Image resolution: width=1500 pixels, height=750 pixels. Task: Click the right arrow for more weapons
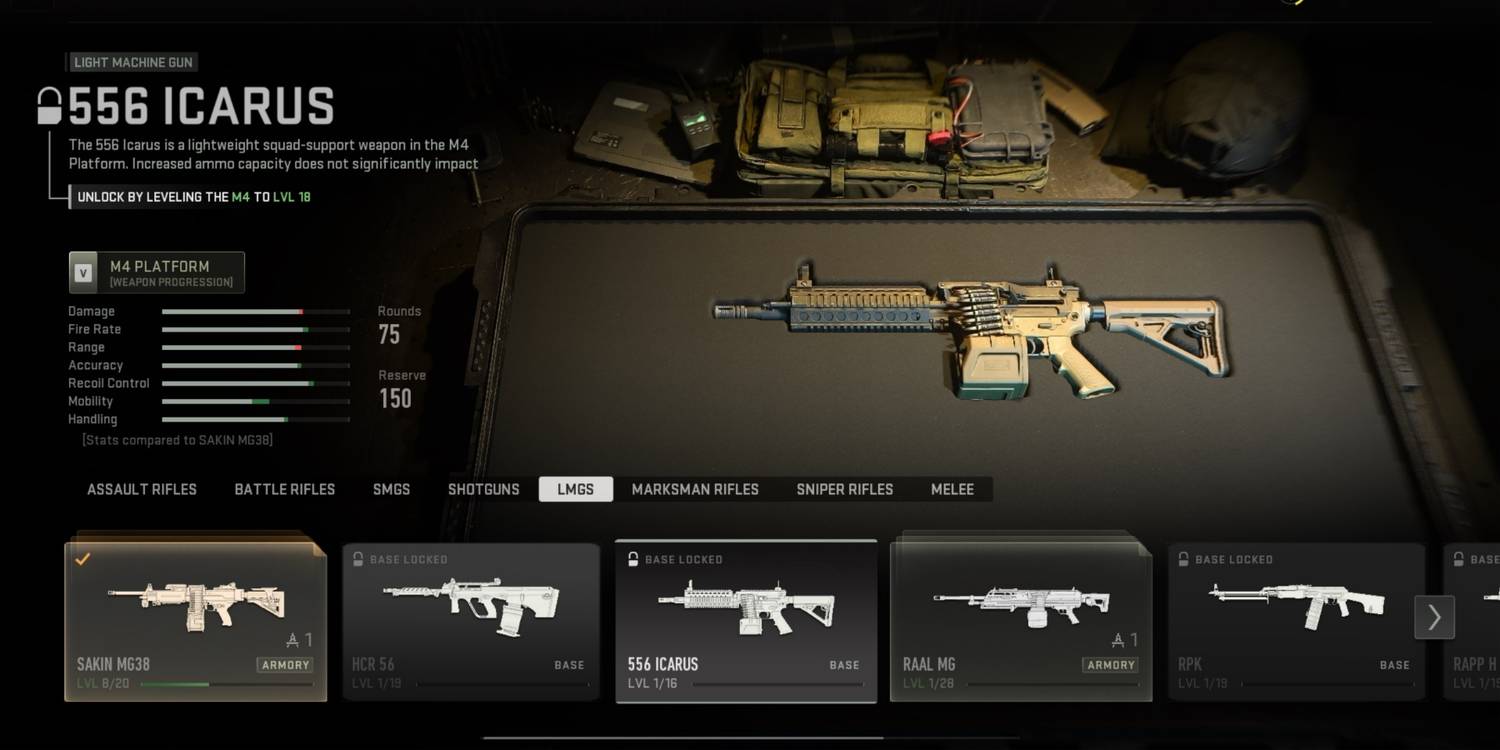[1434, 617]
